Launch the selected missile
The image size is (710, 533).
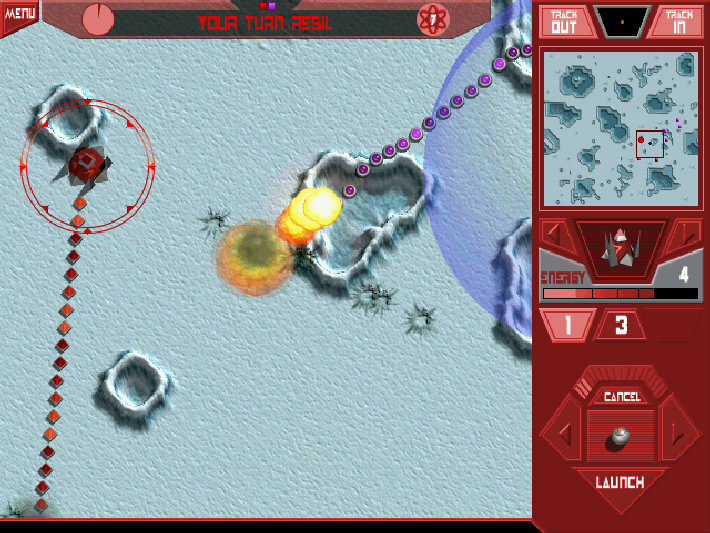click(x=620, y=483)
